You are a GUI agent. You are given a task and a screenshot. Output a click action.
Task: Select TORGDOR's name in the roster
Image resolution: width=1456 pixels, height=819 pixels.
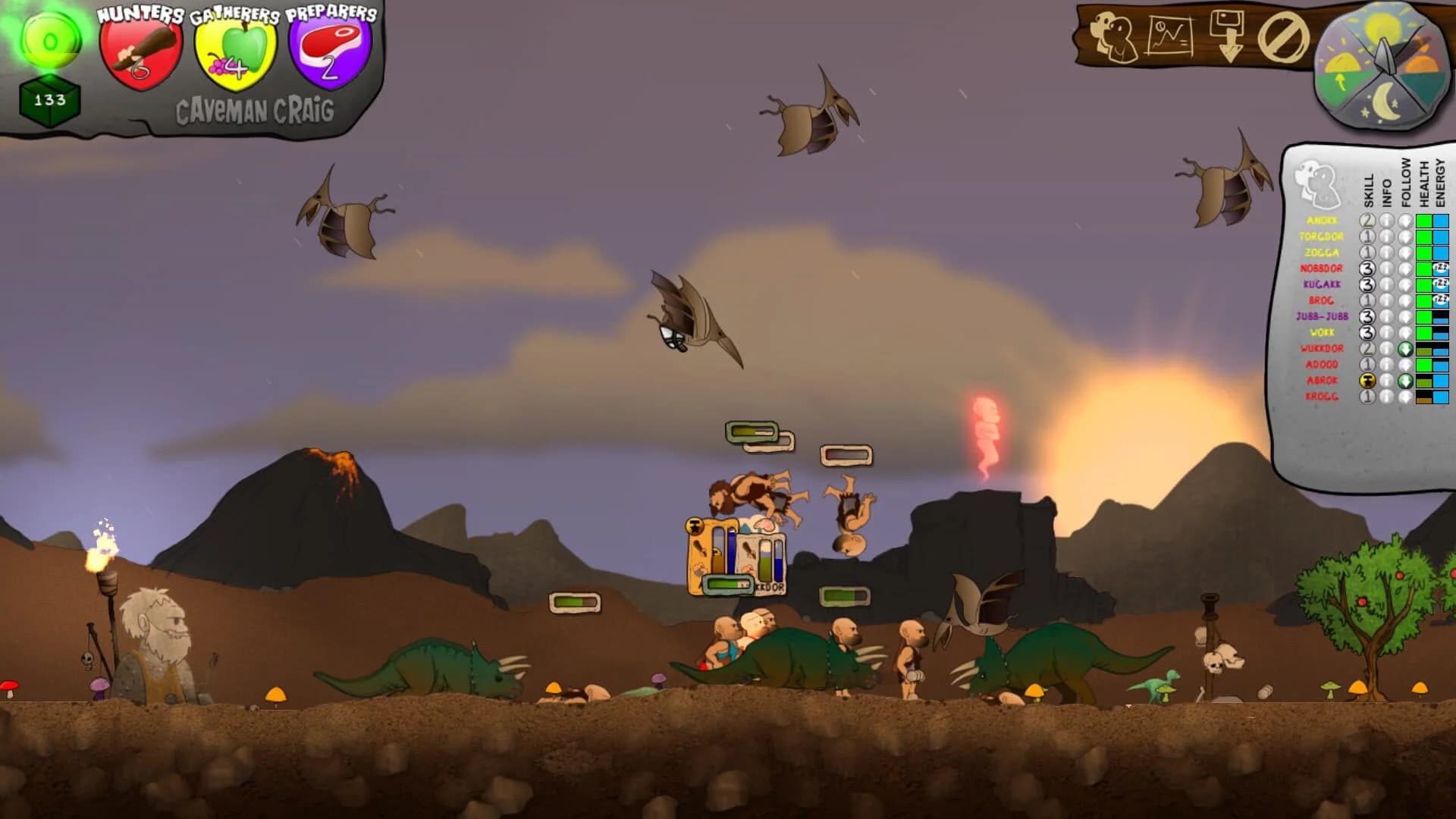[x=1322, y=237]
